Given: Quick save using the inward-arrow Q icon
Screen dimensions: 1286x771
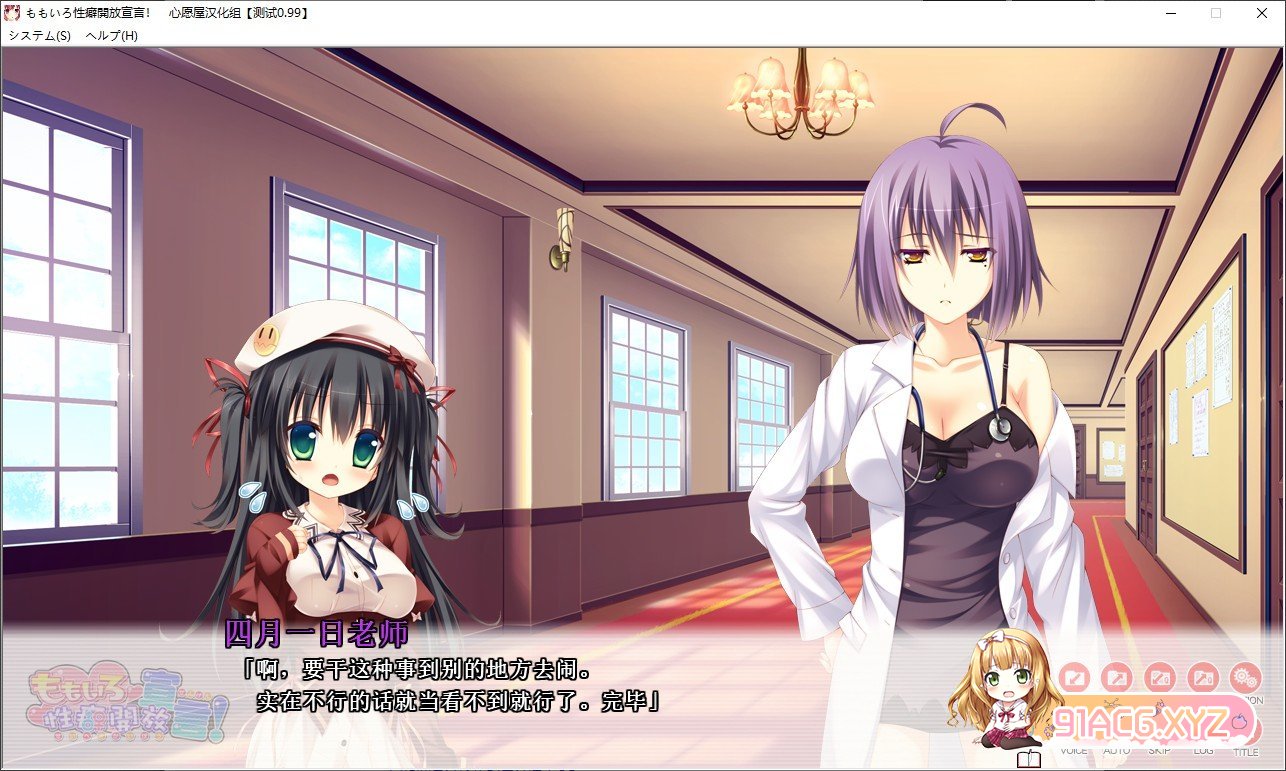Looking at the screenshot, I should [1159, 679].
